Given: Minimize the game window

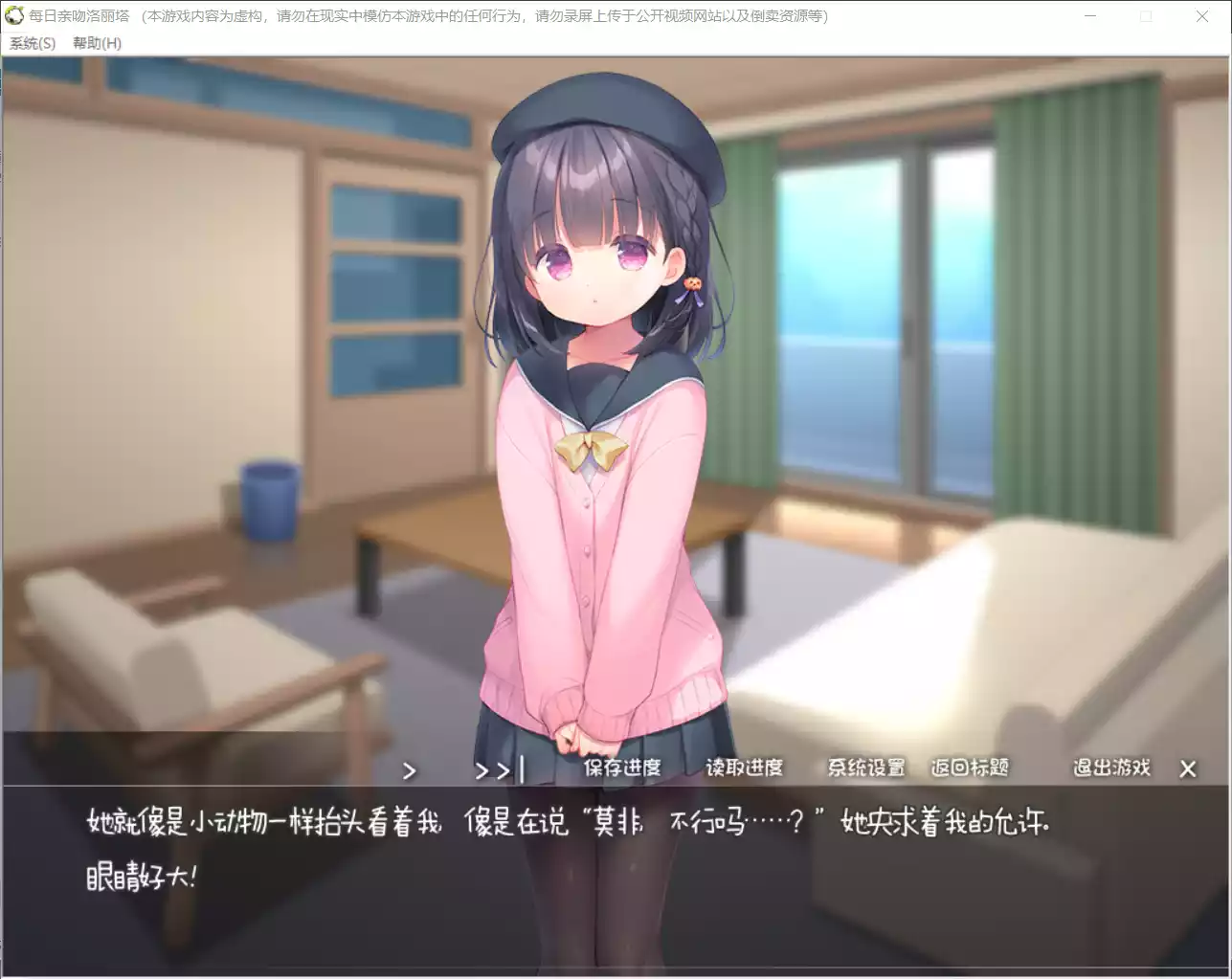Looking at the screenshot, I should [x=1089, y=15].
